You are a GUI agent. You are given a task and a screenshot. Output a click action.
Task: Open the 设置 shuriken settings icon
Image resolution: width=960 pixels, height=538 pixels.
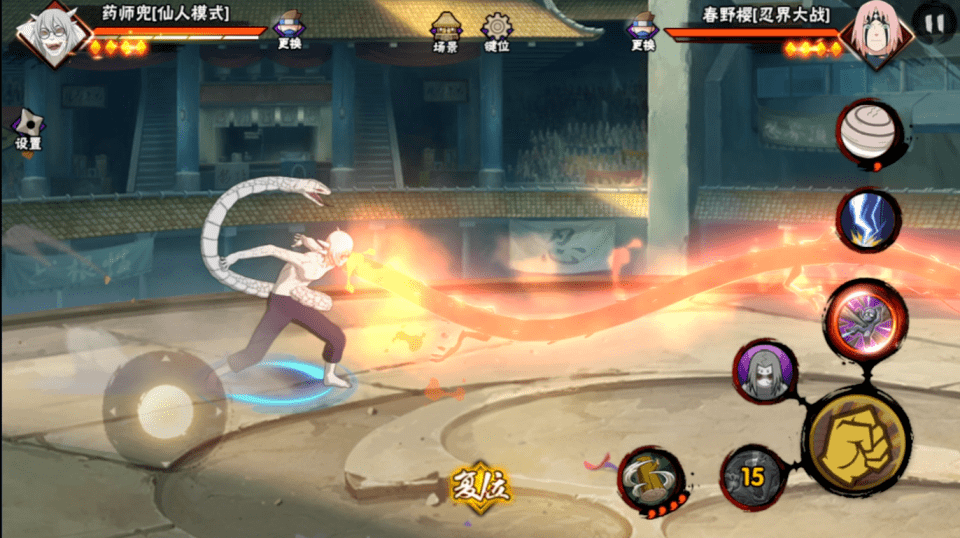[x=28, y=129]
